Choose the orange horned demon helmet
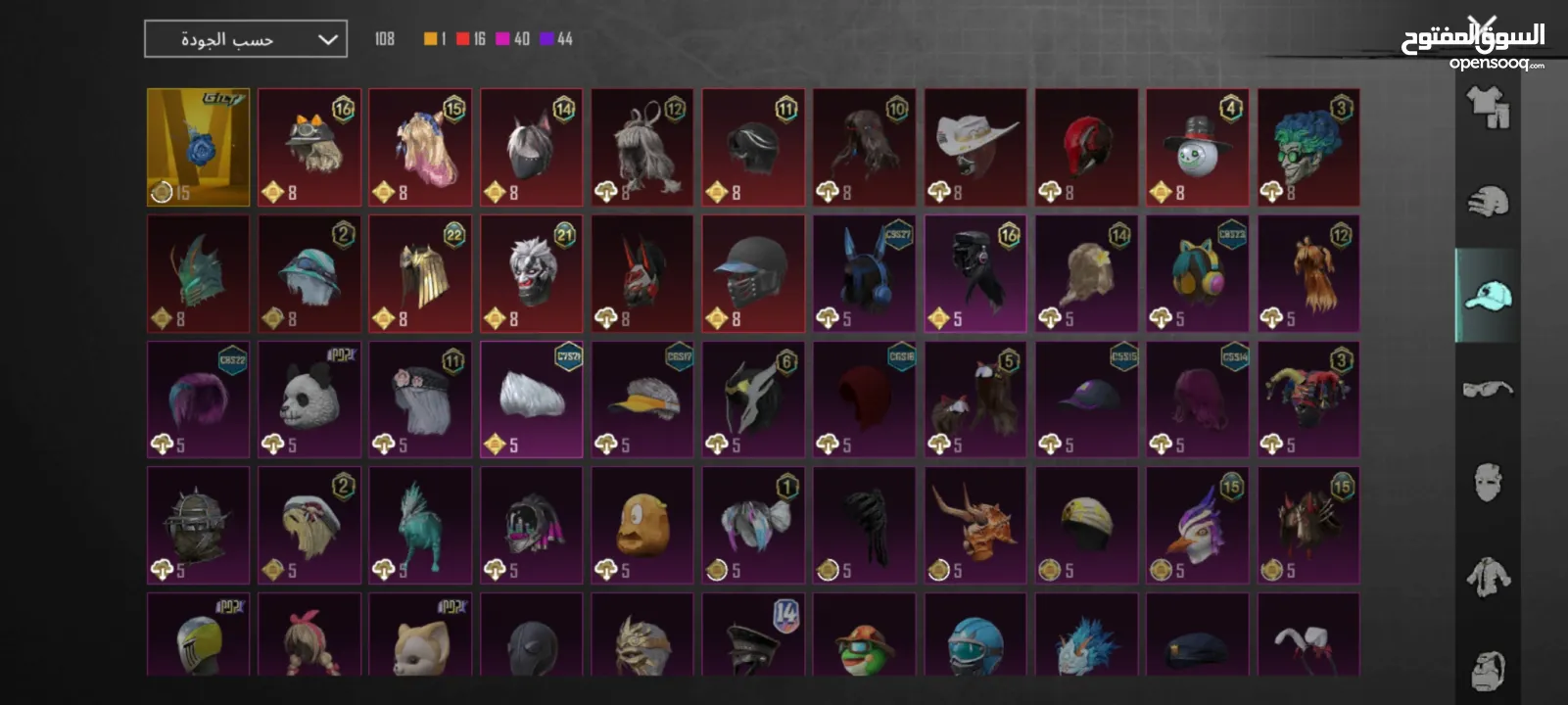Image resolution: width=1568 pixels, height=705 pixels. pyautogui.click(x=975, y=525)
